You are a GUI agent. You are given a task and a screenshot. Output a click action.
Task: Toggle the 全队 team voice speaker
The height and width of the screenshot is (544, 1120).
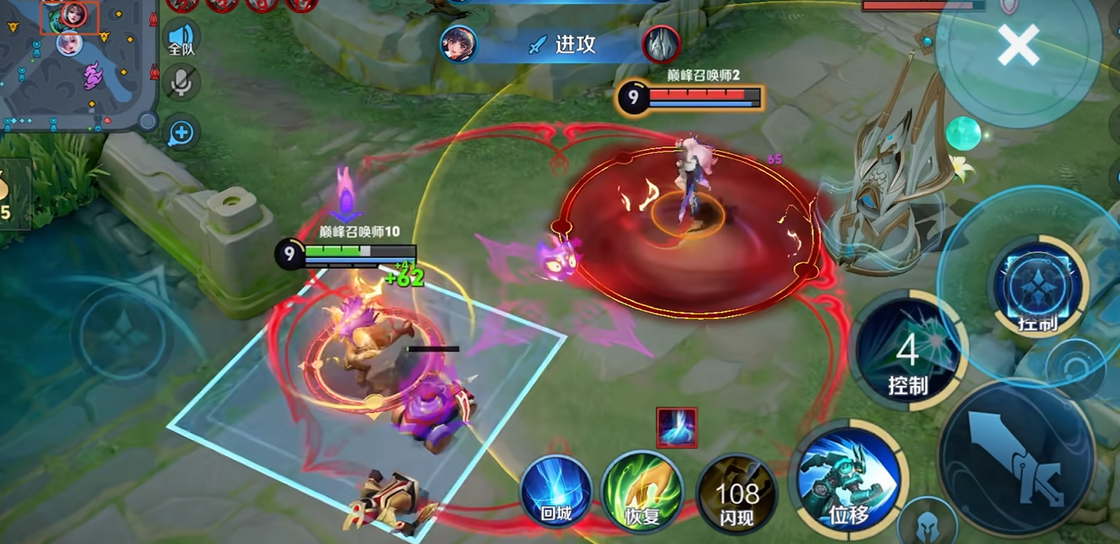181,38
